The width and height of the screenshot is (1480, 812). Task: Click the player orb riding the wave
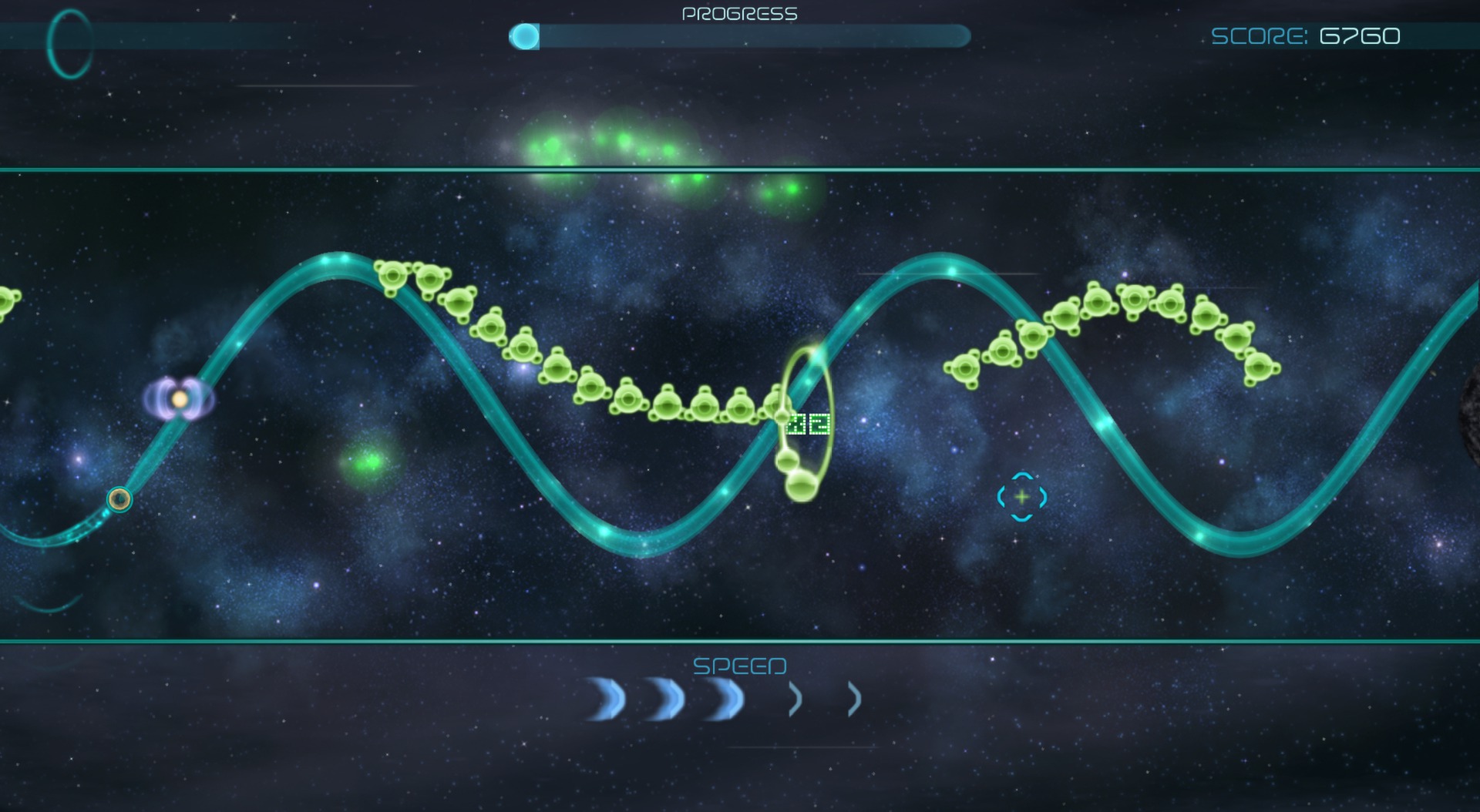(x=119, y=501)
